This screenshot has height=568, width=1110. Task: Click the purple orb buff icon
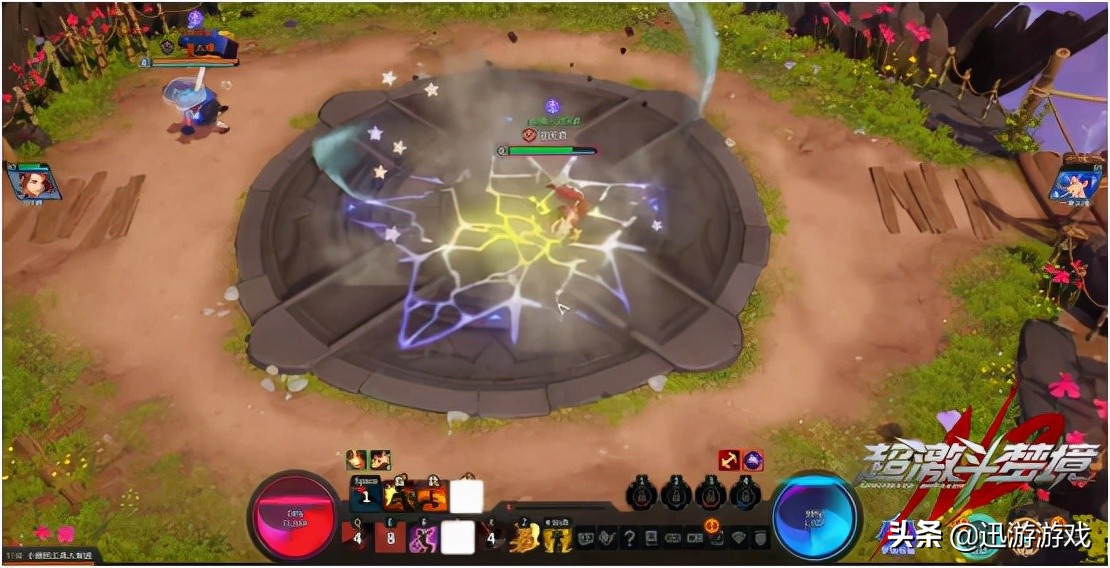(753, 460)
